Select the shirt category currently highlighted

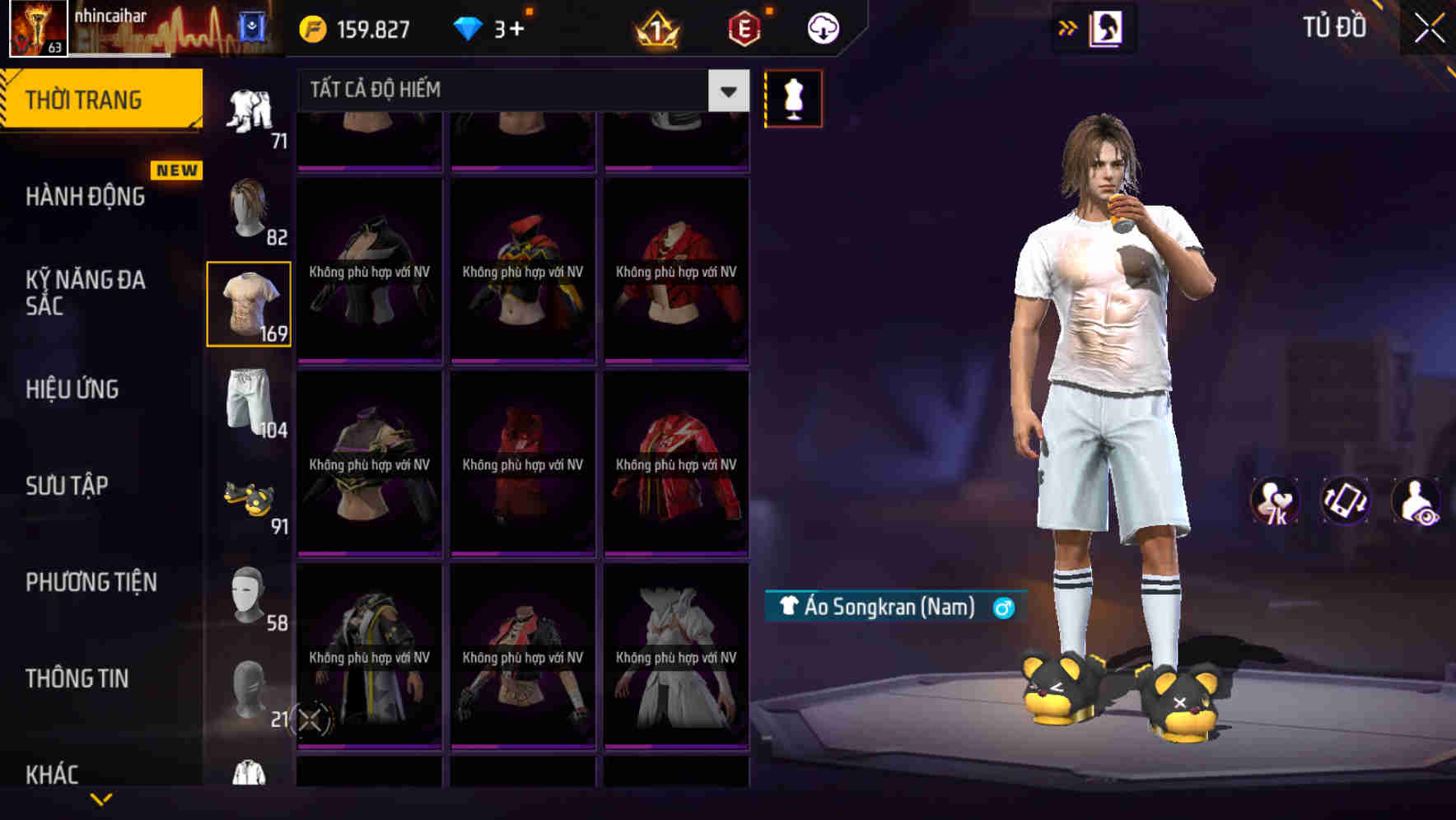[x=248, y=303]
